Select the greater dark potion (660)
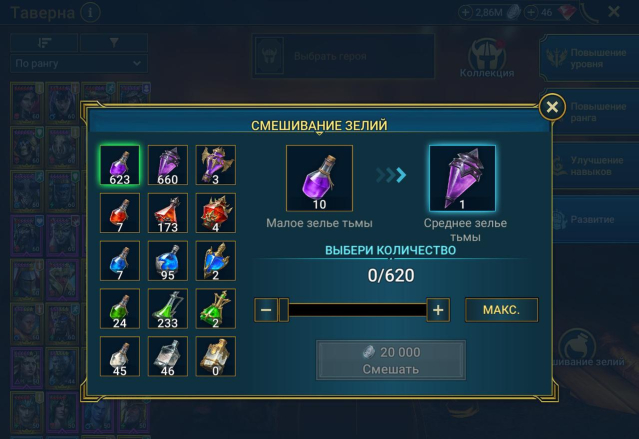 (x=168, y=166)
